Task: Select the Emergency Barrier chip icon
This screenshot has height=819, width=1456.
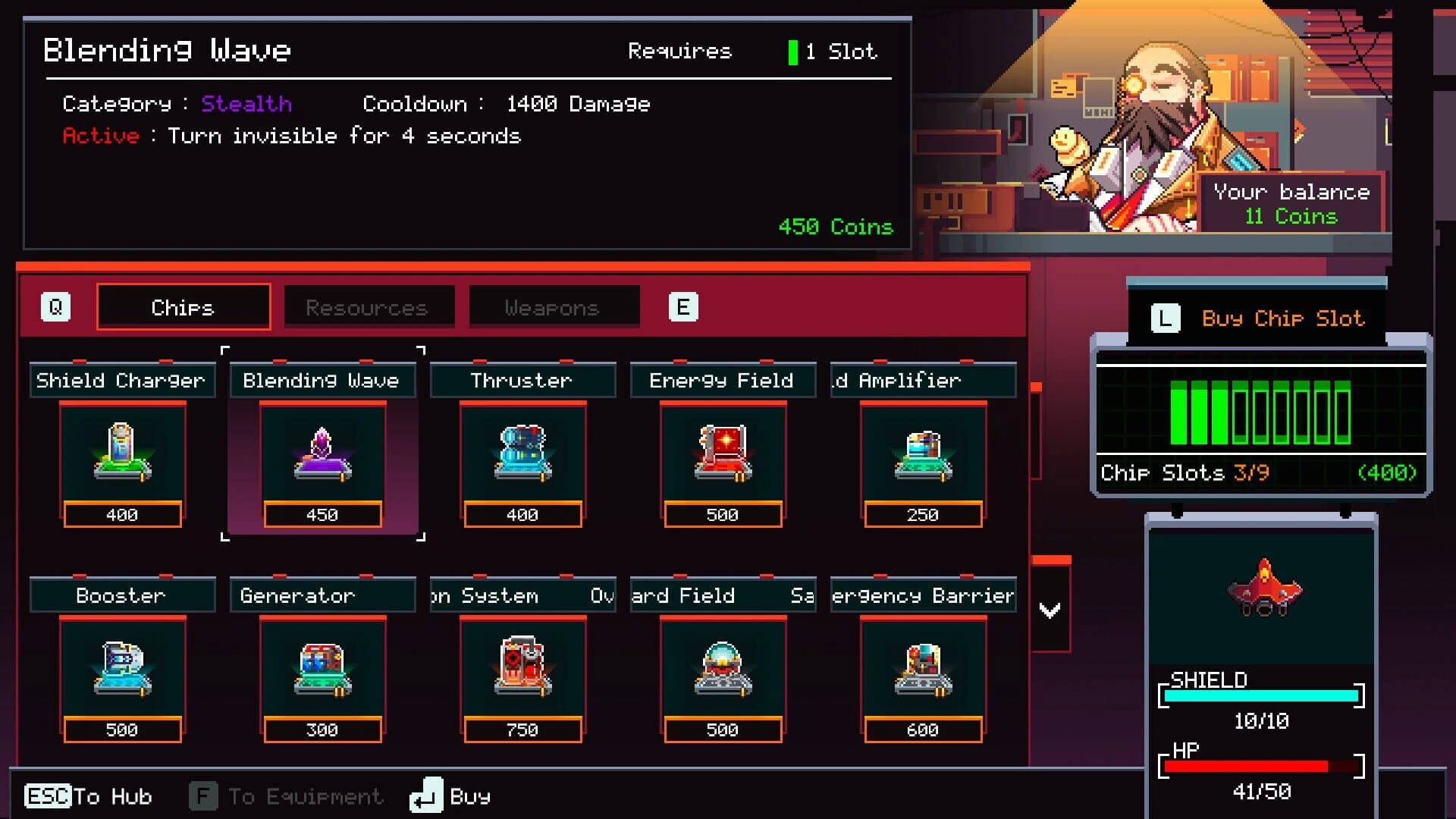Action: tap(923, 667)
